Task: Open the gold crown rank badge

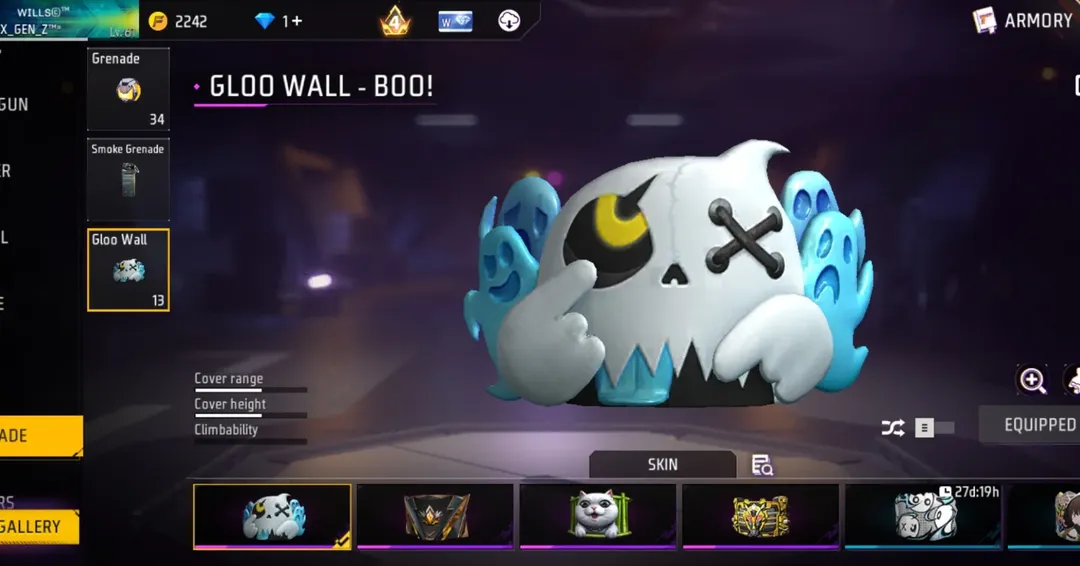Action: point(395,21)
